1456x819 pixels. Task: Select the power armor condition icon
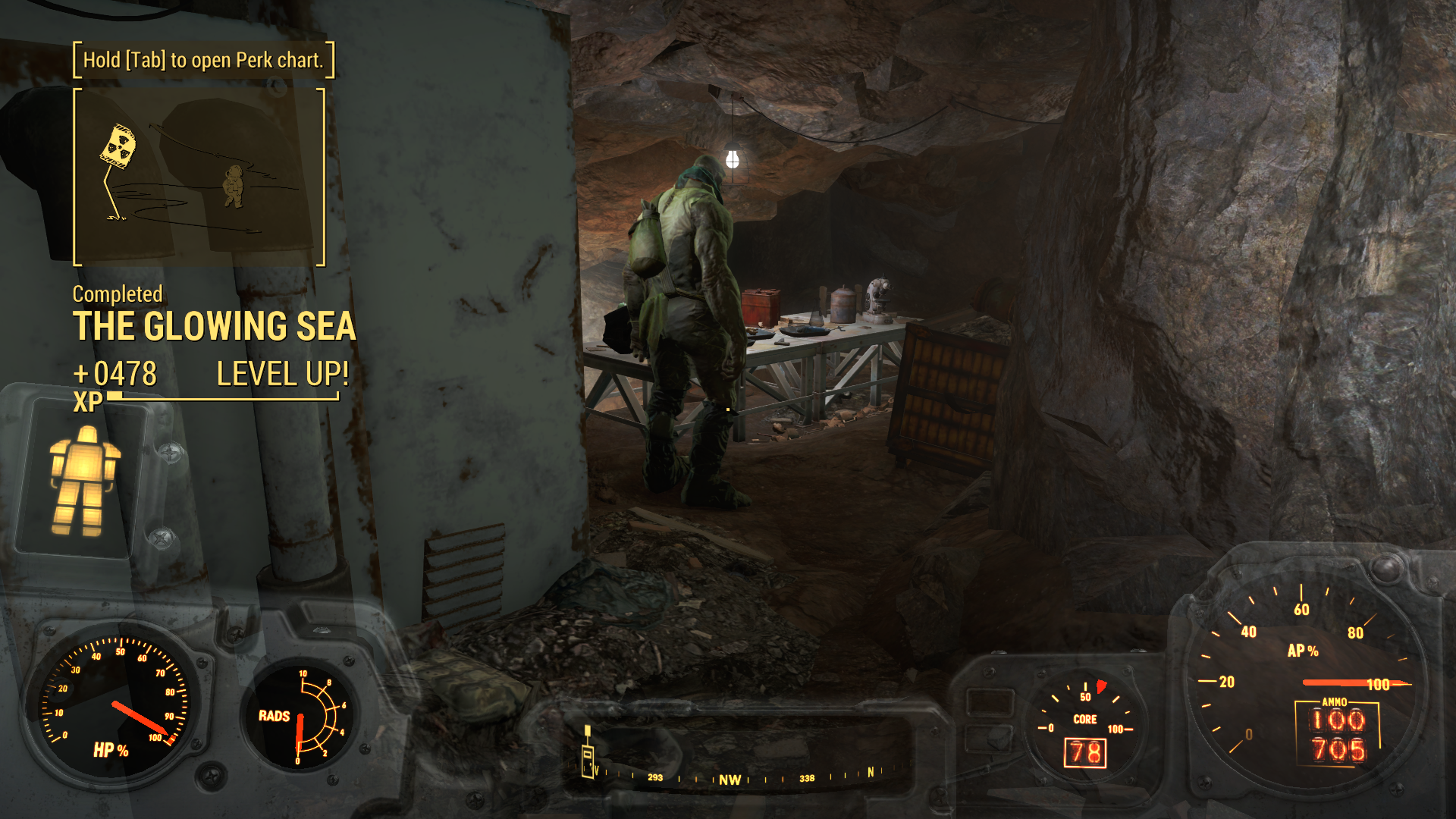(x=84, y=480)
